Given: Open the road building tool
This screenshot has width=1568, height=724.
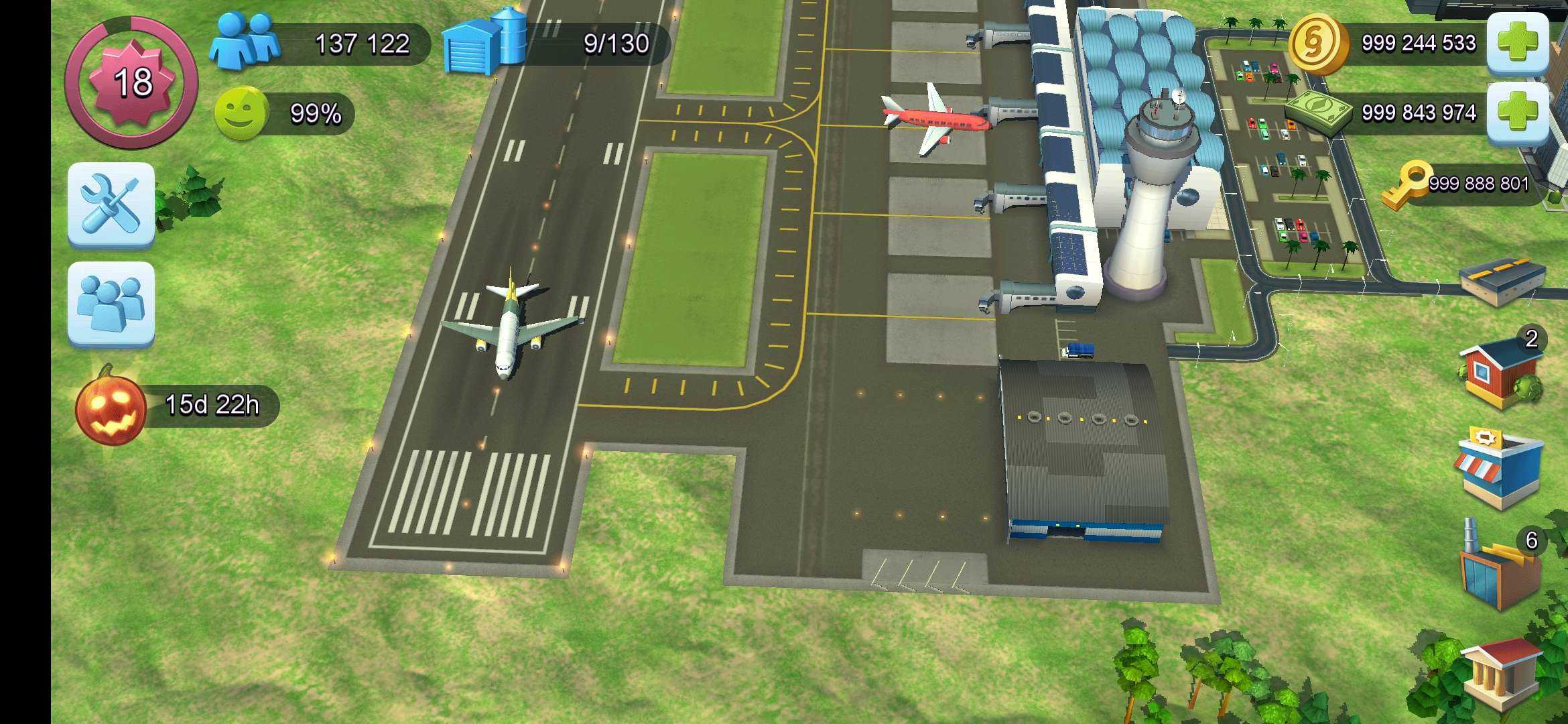Looking at the screenshot, I should point(1502,280).
